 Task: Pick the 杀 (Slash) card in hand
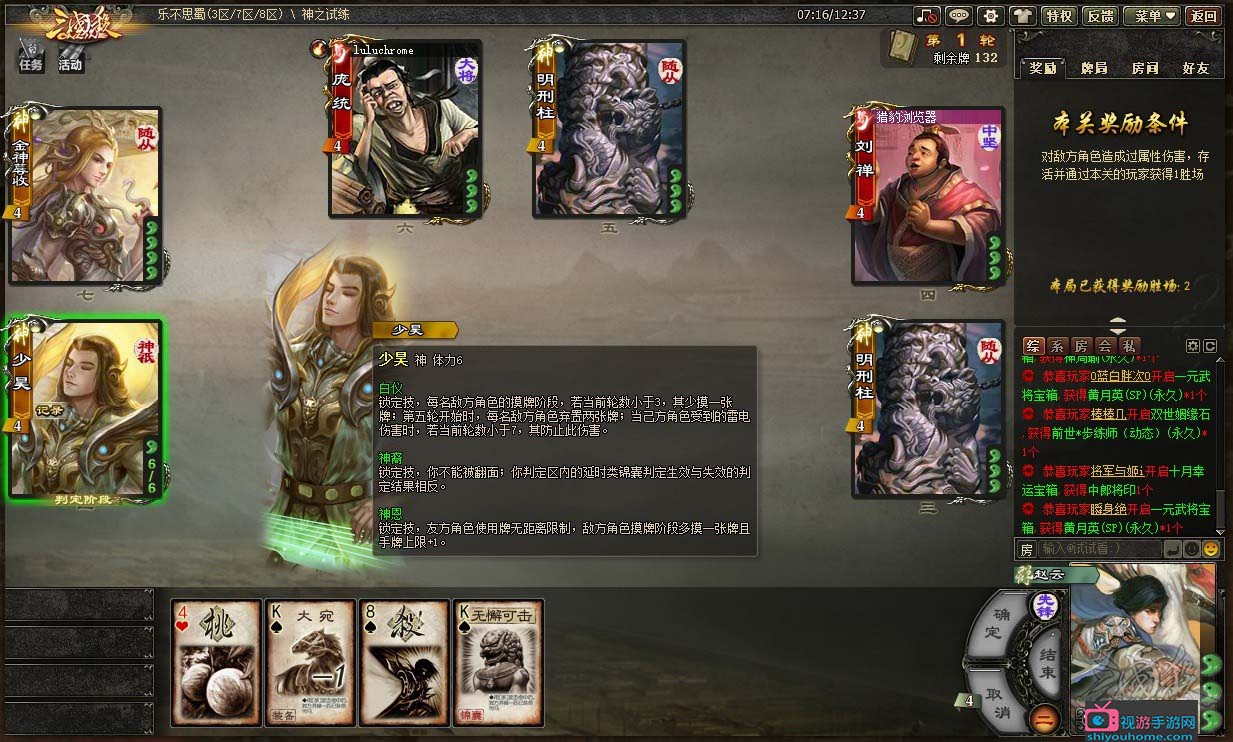click(405, 662)
